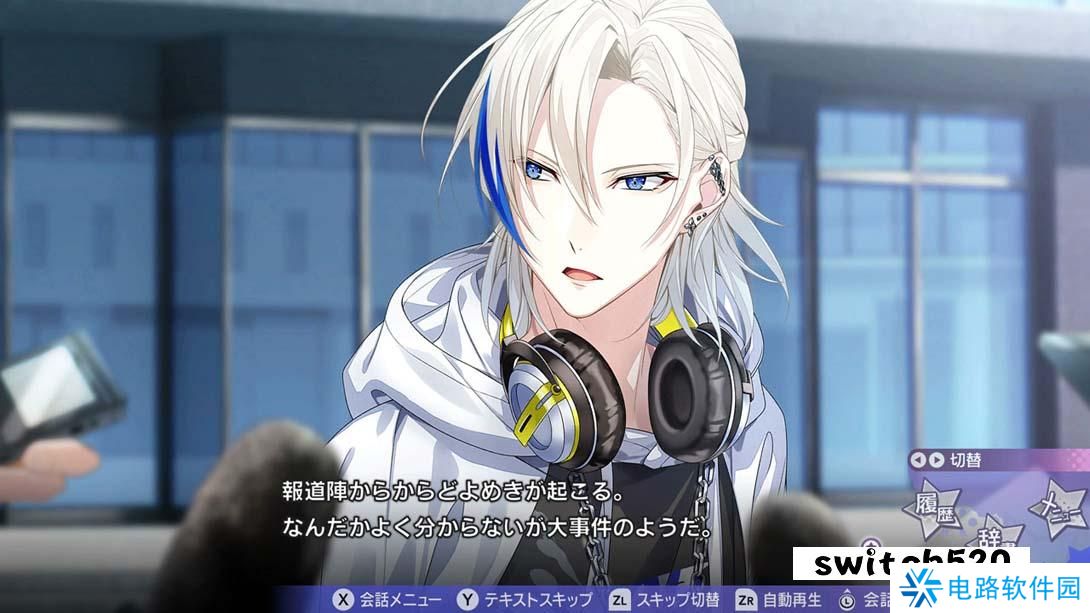Open the メニュー star menu button
The image size is (1090, 613).
(1058, 506)
